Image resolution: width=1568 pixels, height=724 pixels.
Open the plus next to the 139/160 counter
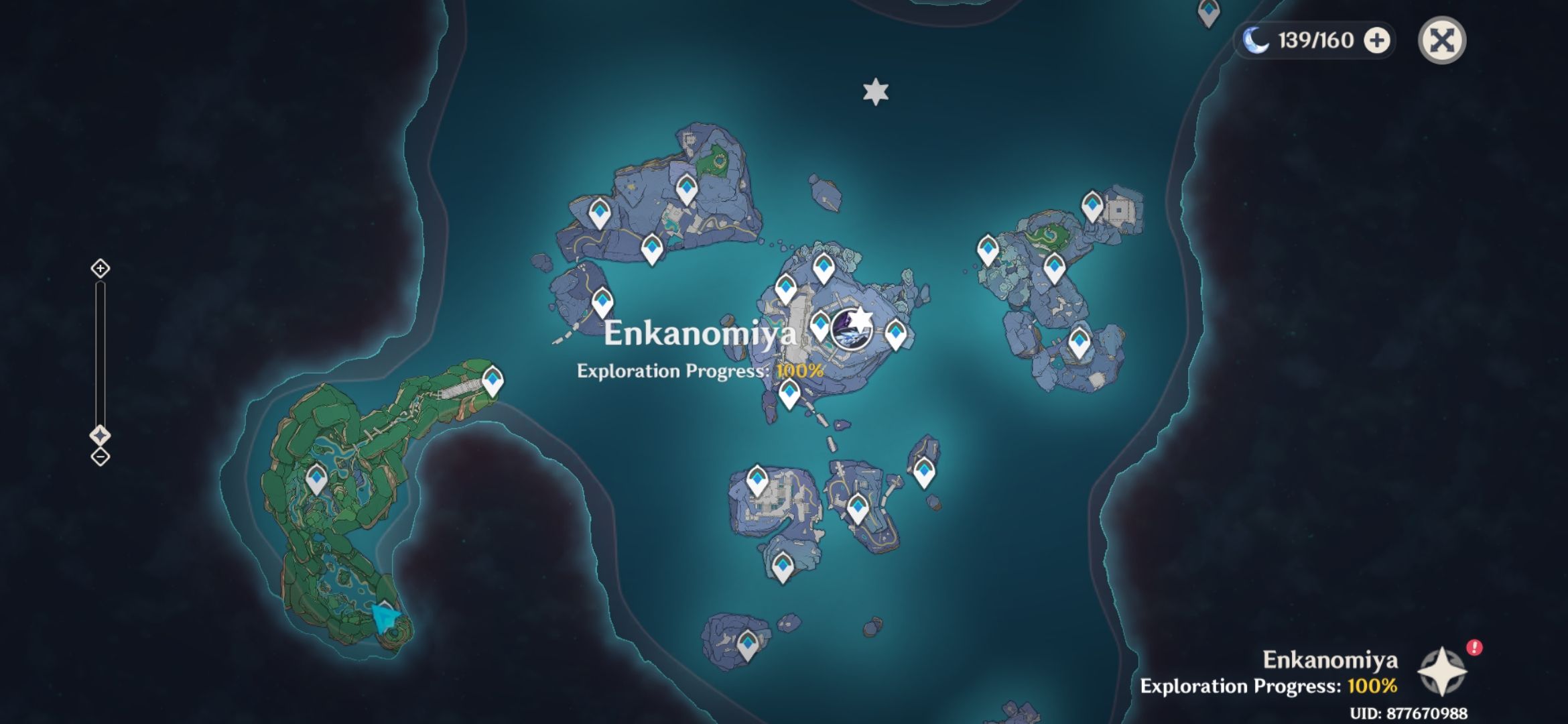pos(1374,42)
